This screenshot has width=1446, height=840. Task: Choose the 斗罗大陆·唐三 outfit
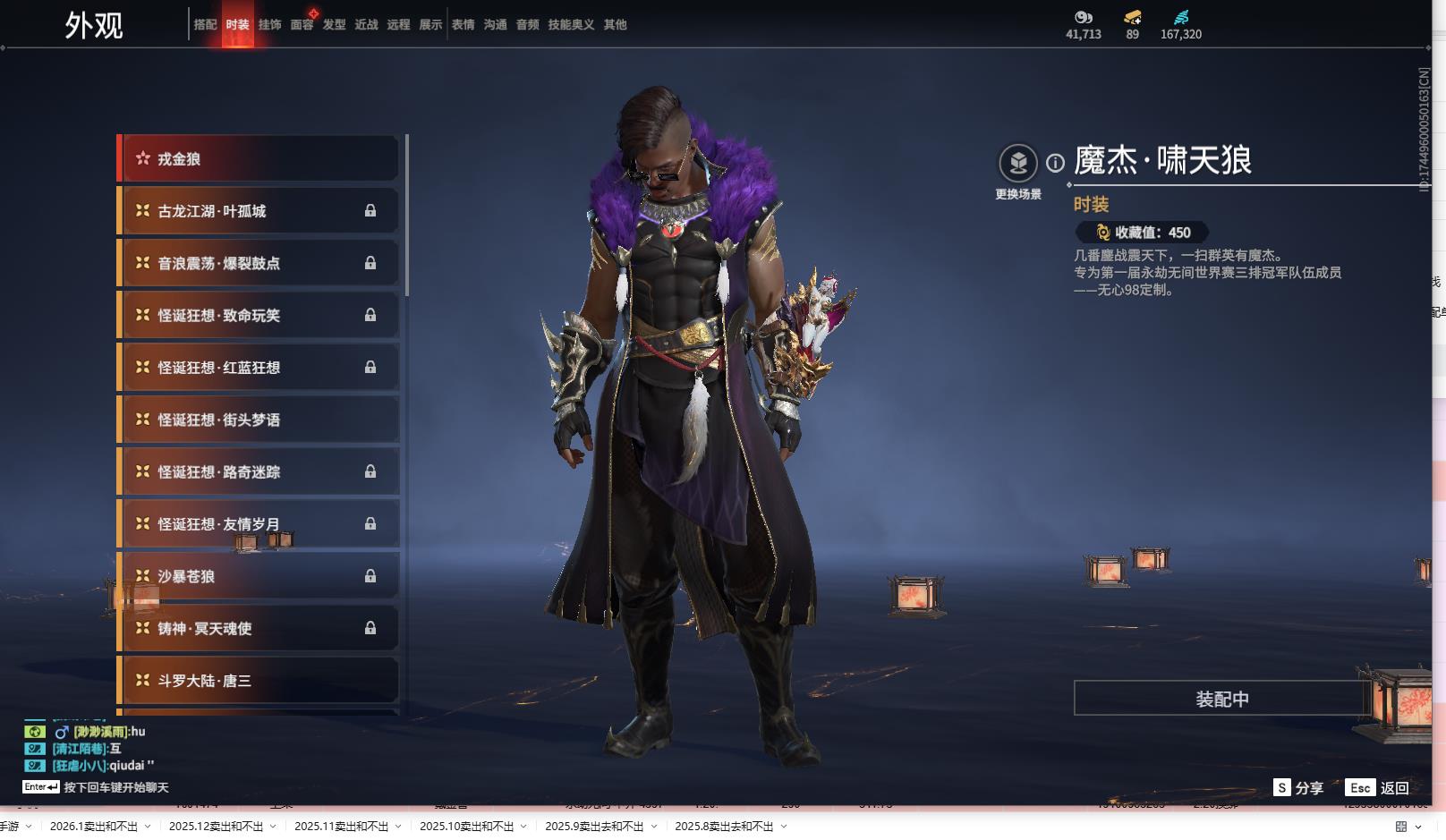(x=259, y=681)
